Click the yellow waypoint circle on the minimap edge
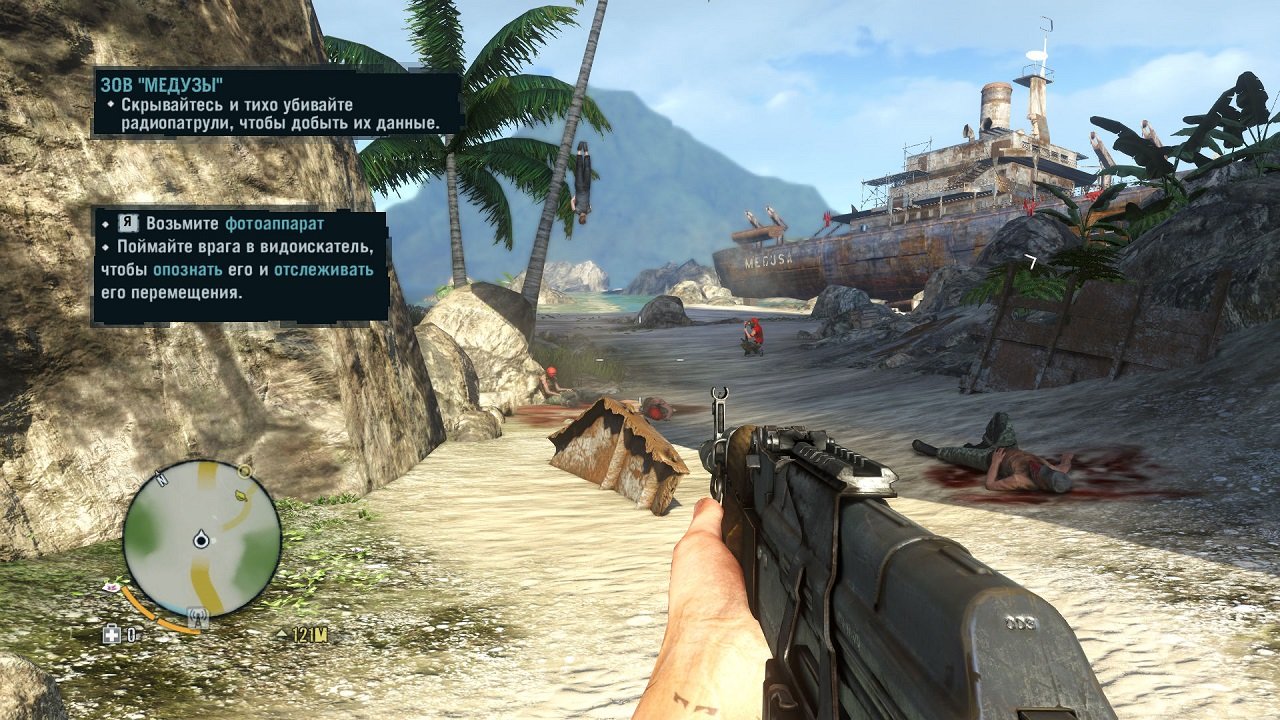The width and height of the screenshot is (1280, 720). click(245, 471)
